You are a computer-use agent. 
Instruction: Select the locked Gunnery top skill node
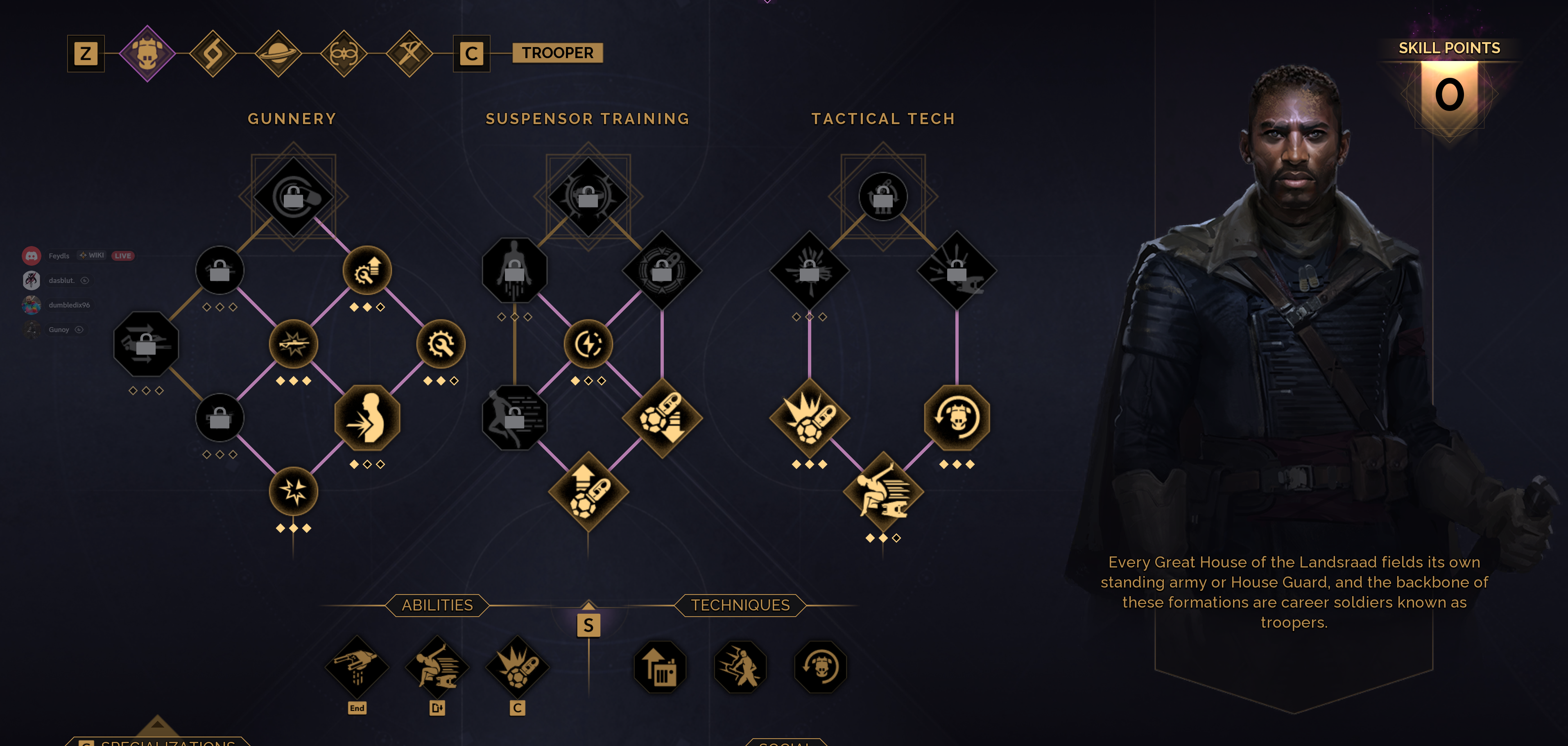(293, 197)
